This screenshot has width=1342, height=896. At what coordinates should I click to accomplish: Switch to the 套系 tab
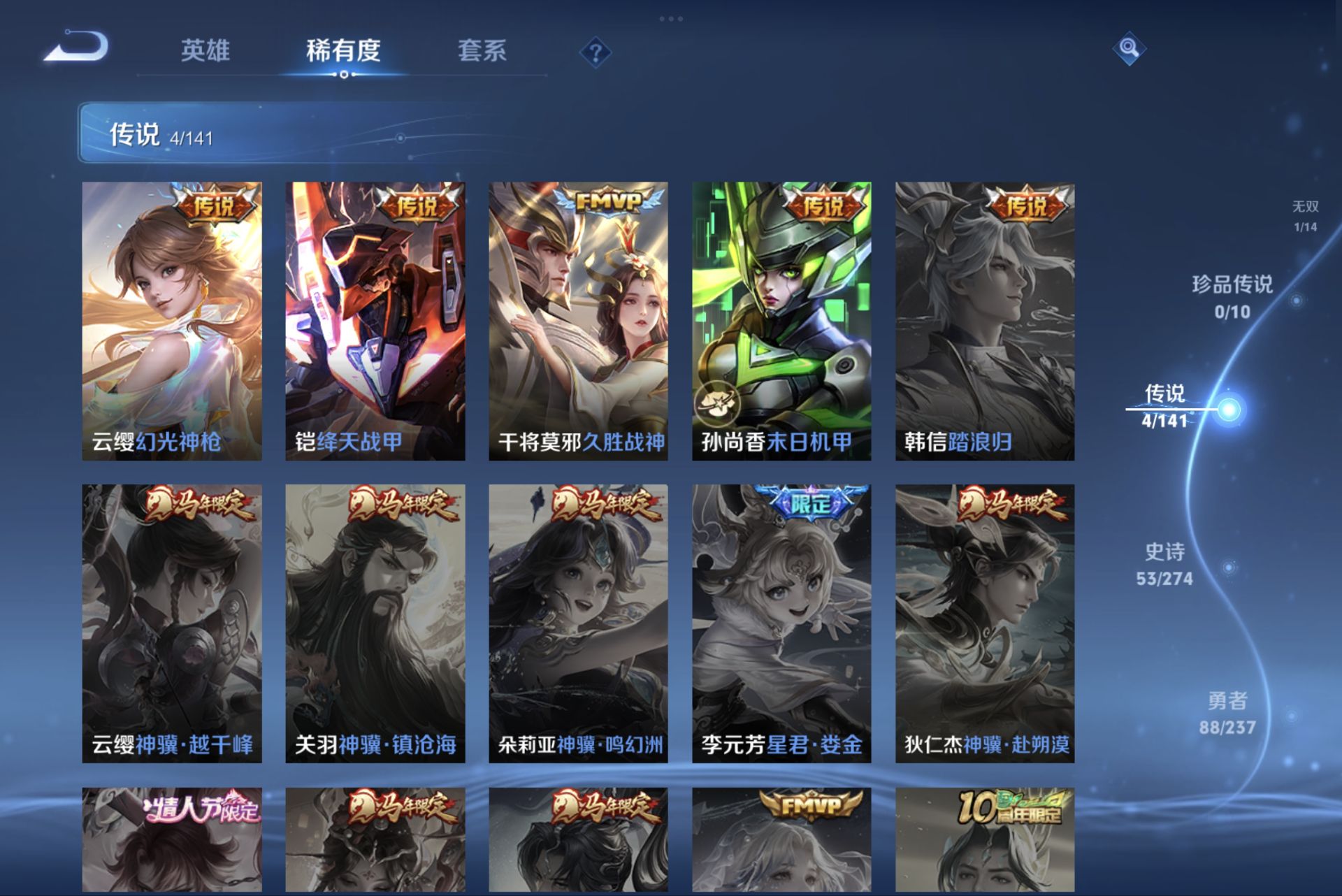[484, 52]
